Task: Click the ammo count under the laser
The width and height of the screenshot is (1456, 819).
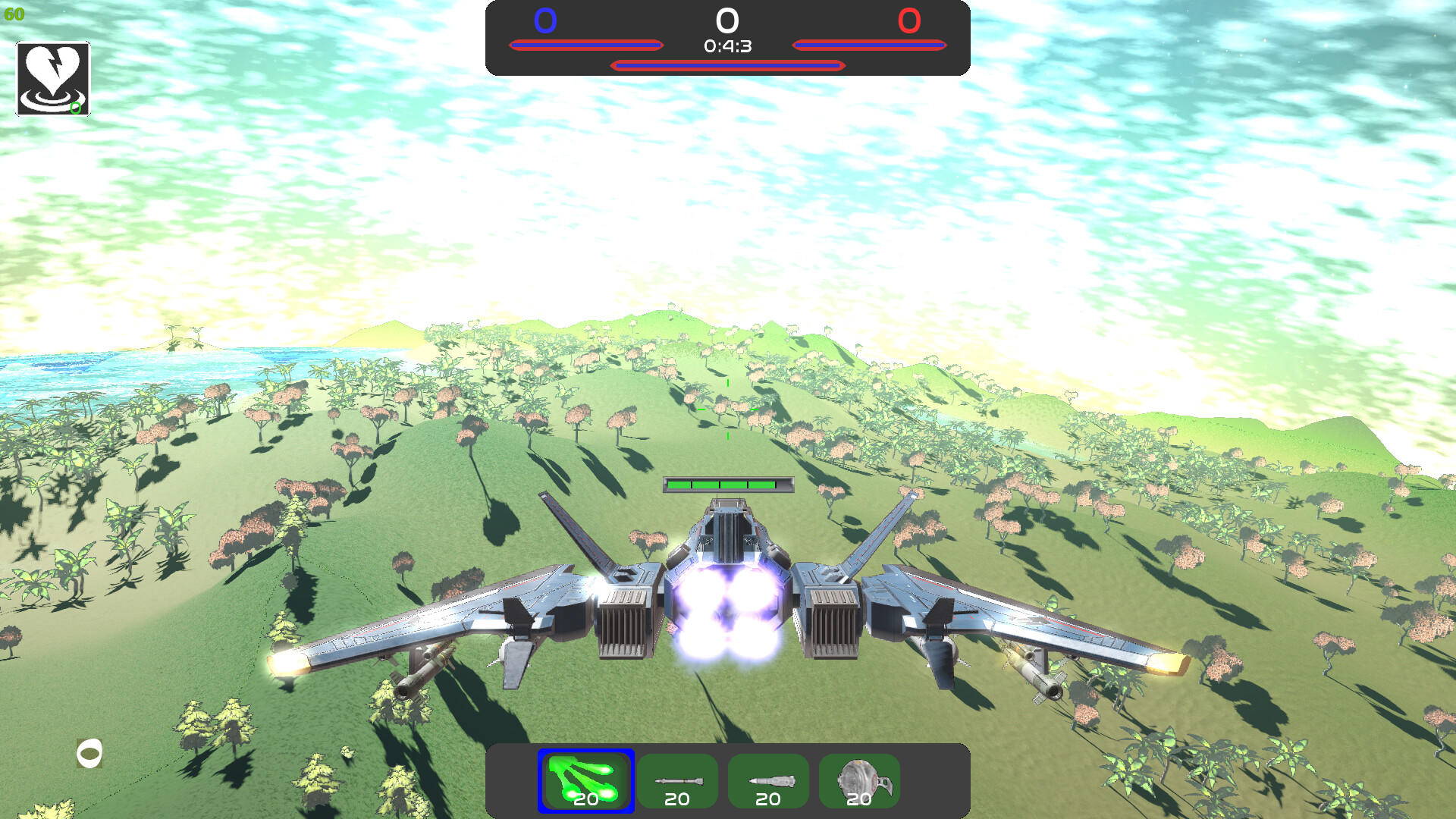Action: 585,799
